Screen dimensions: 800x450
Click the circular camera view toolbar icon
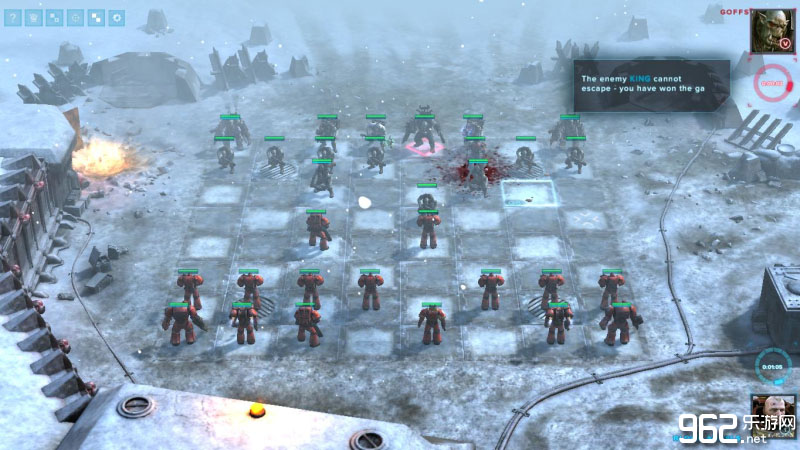tap(76, 17)
